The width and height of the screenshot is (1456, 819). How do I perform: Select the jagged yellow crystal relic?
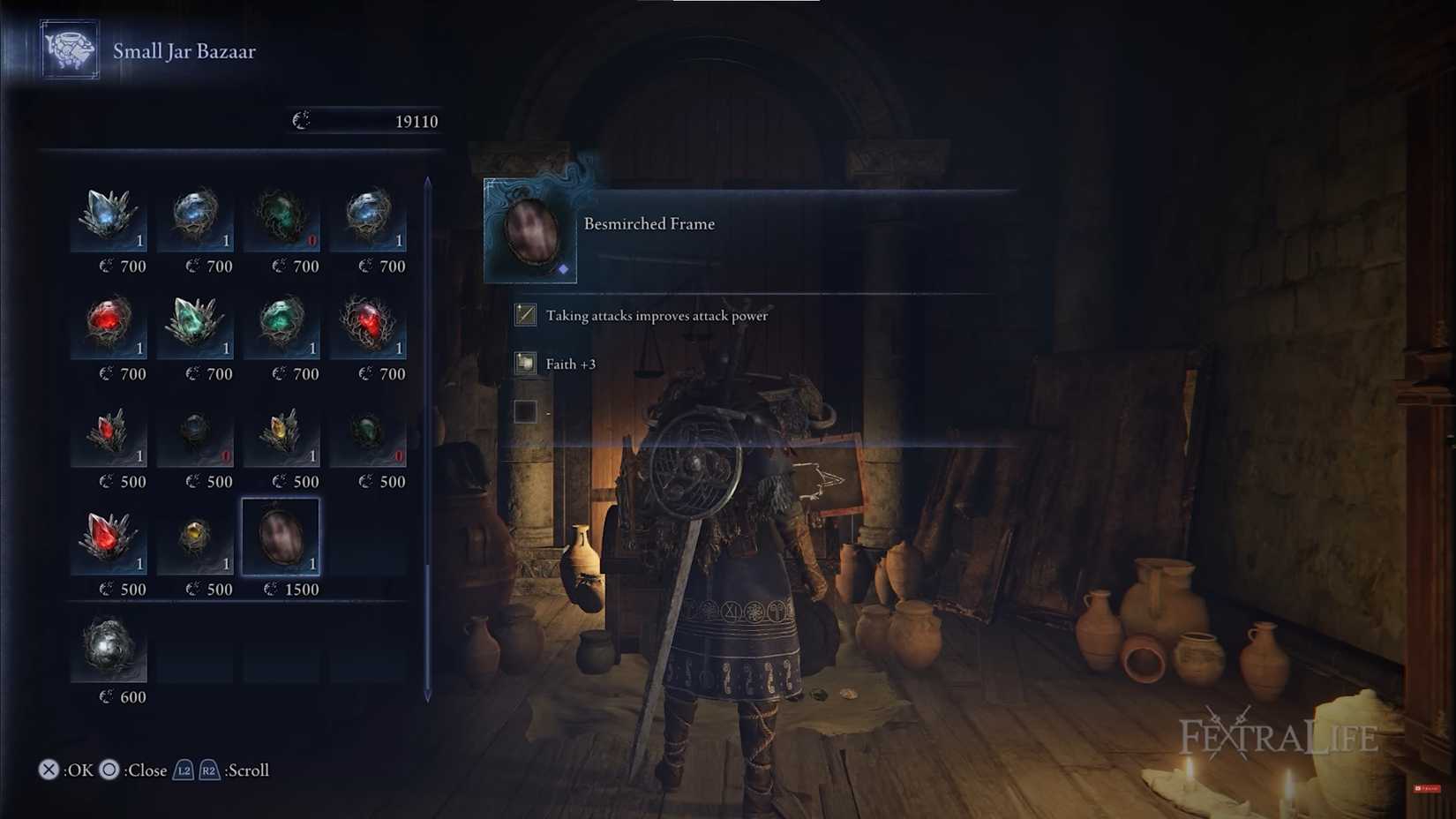point(281,431)
